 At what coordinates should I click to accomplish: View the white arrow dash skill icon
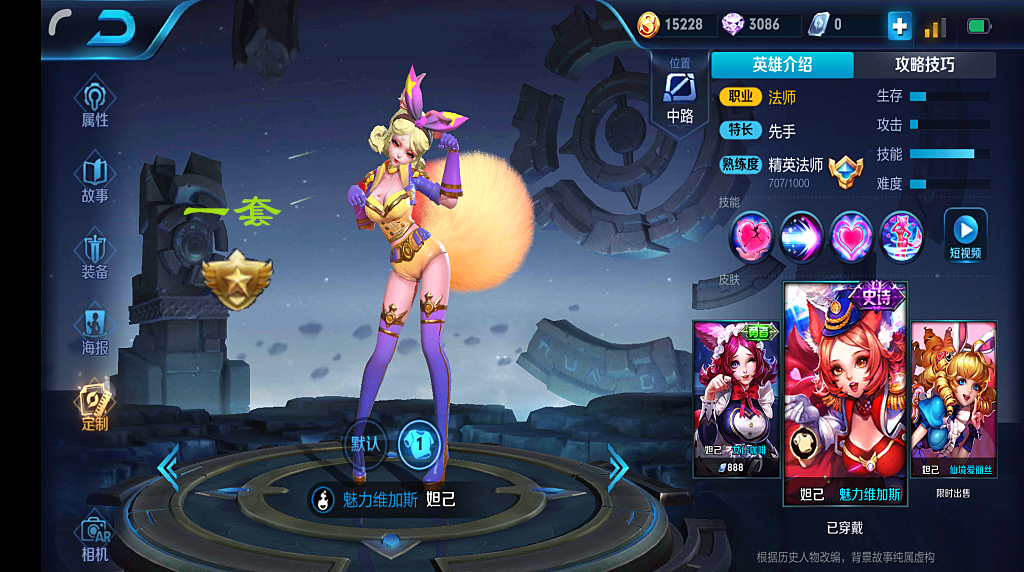801,236
